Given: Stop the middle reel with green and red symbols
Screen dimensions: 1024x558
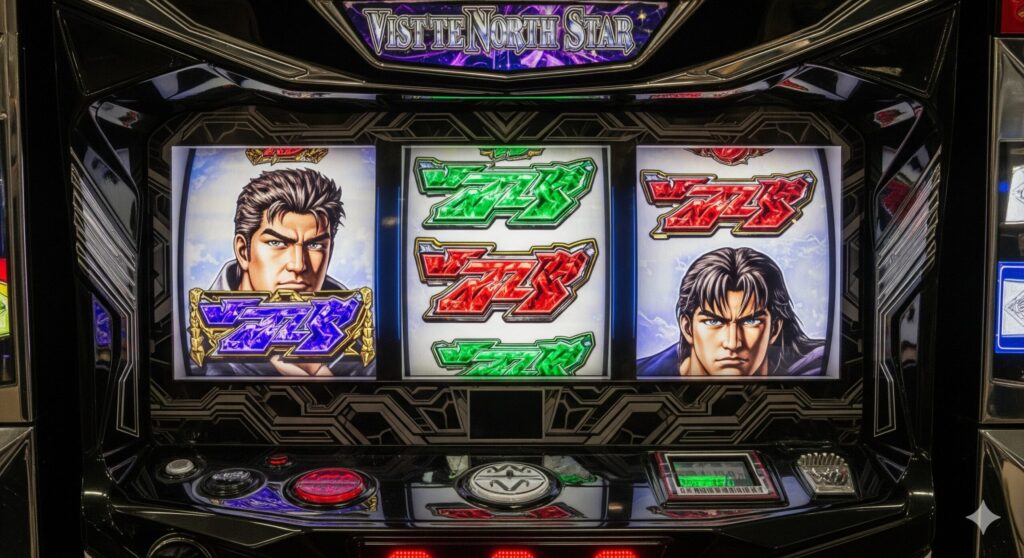Looking at the screenshot, I should (505, 262).
